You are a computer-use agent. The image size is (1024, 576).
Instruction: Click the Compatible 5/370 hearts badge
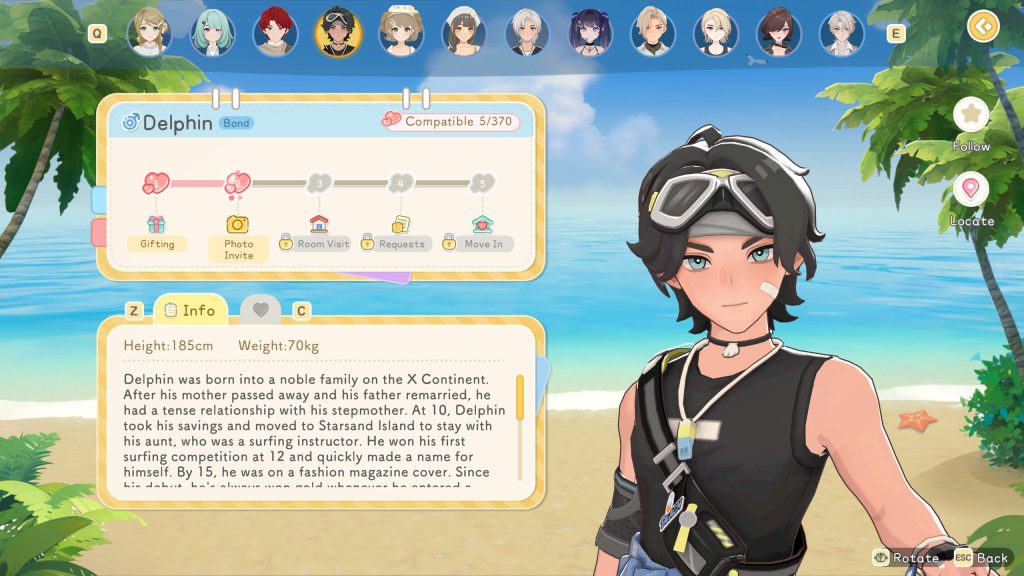(458, 121)
